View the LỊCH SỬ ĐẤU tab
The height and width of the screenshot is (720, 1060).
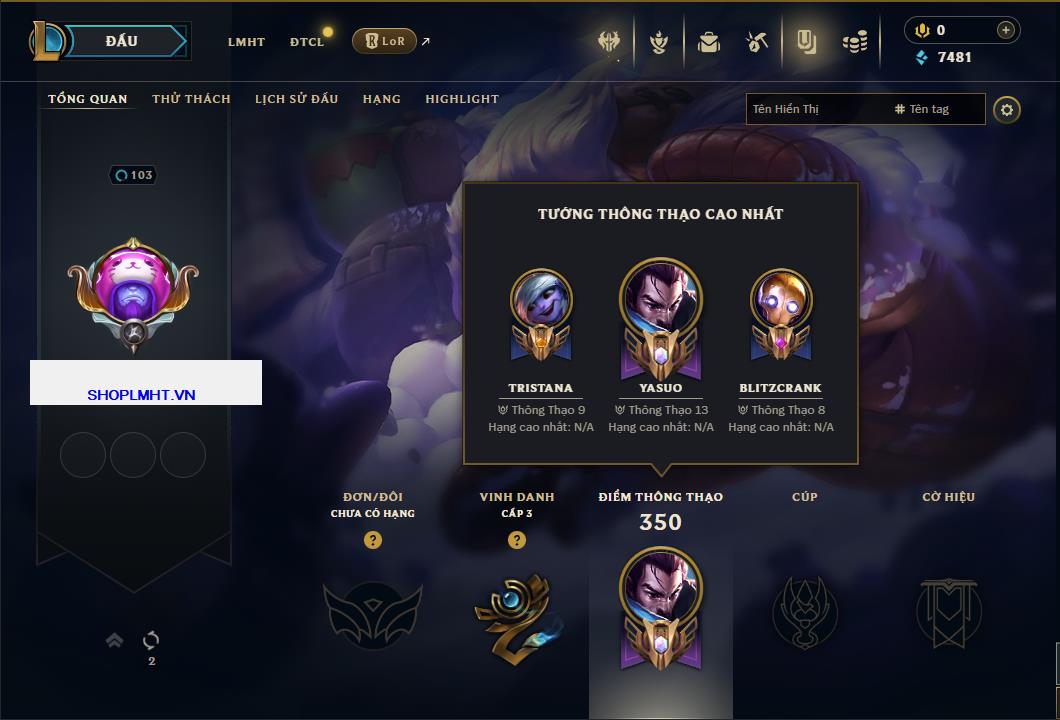click(296, 99)
